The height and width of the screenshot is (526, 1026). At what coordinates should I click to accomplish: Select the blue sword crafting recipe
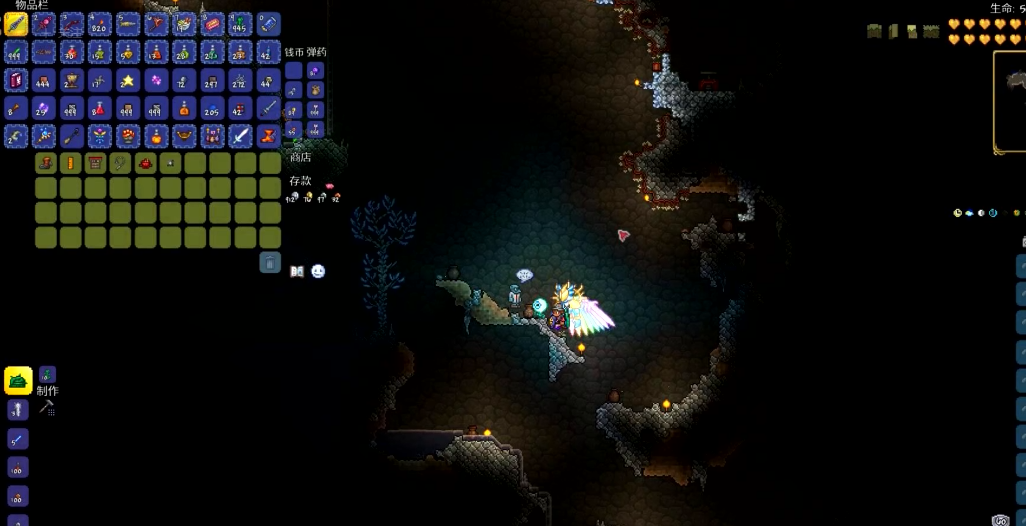click(18, 439)
